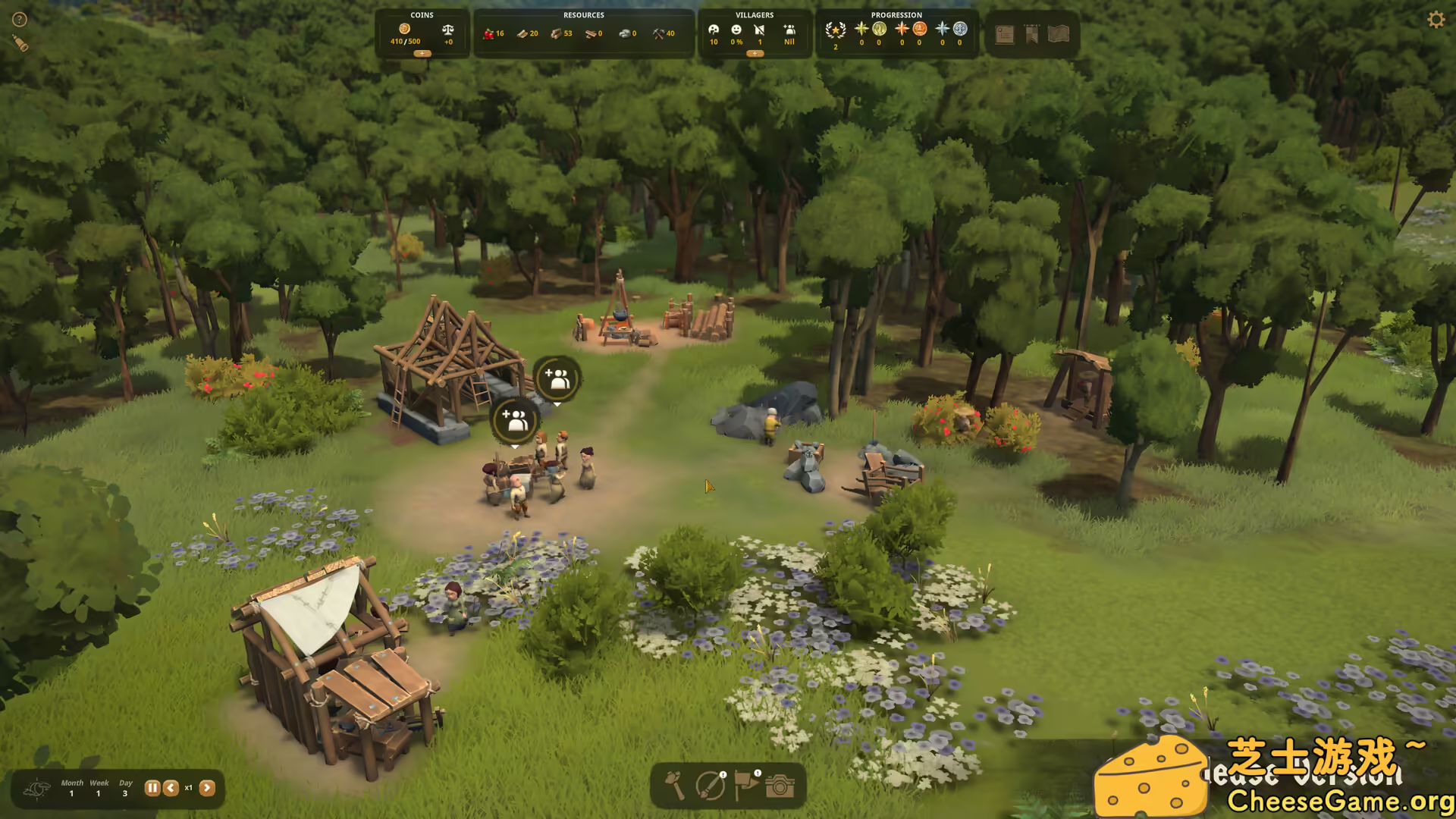Open the settings gear
The width and height of the screenshot is (1456, 819).
(x=1436, y=19)
